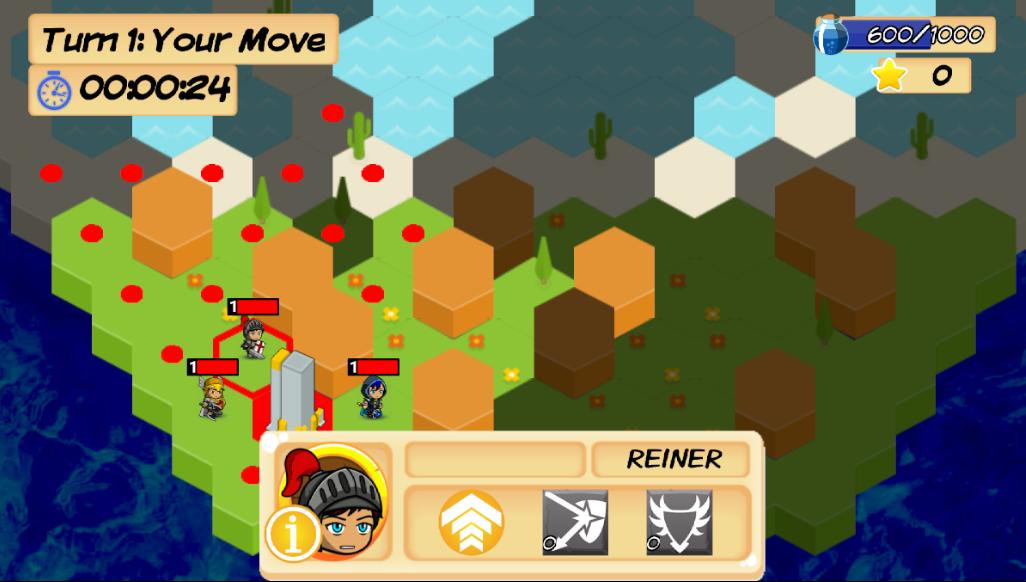
Task: Use the winged shield defense skill
Action: (679, 522)
